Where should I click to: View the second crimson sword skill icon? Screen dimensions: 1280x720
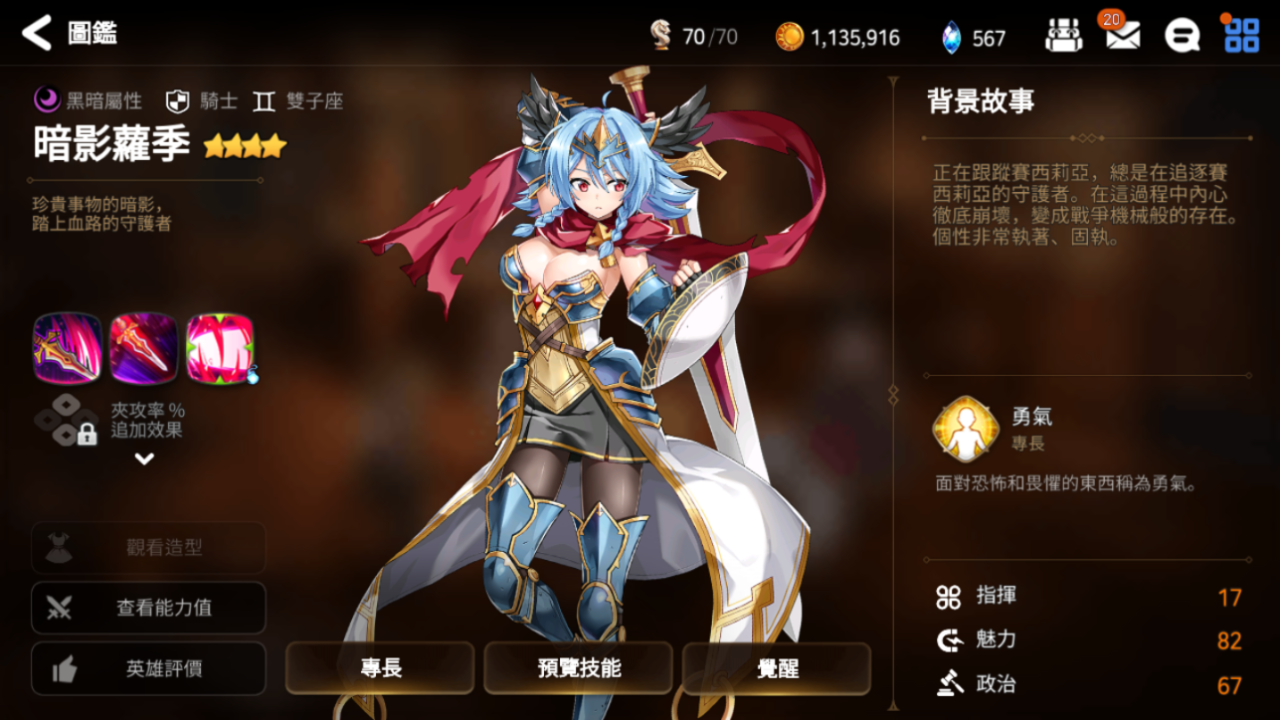click(143, 349)
